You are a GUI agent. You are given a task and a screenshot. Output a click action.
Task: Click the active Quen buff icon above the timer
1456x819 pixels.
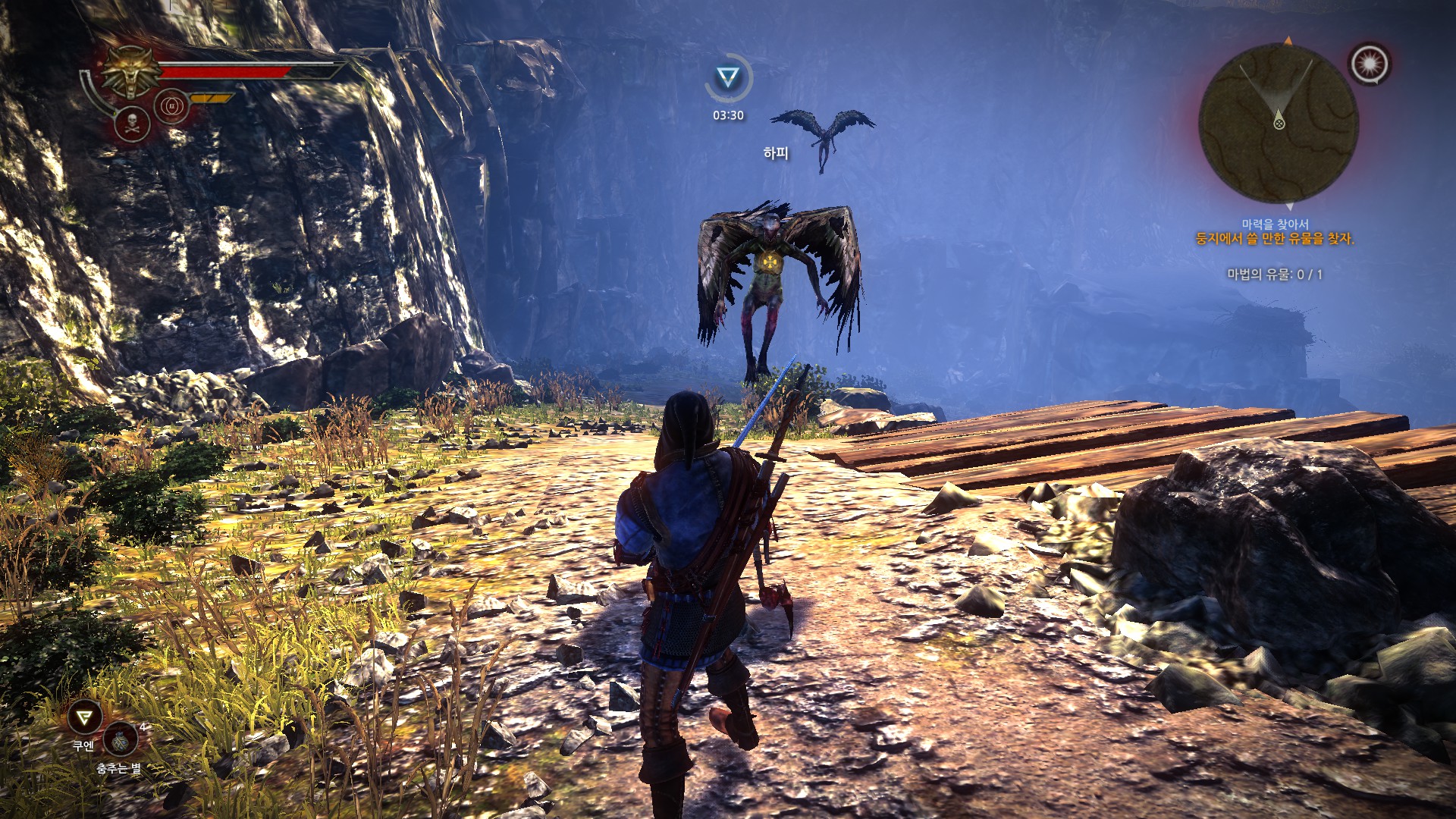point(728,77)
